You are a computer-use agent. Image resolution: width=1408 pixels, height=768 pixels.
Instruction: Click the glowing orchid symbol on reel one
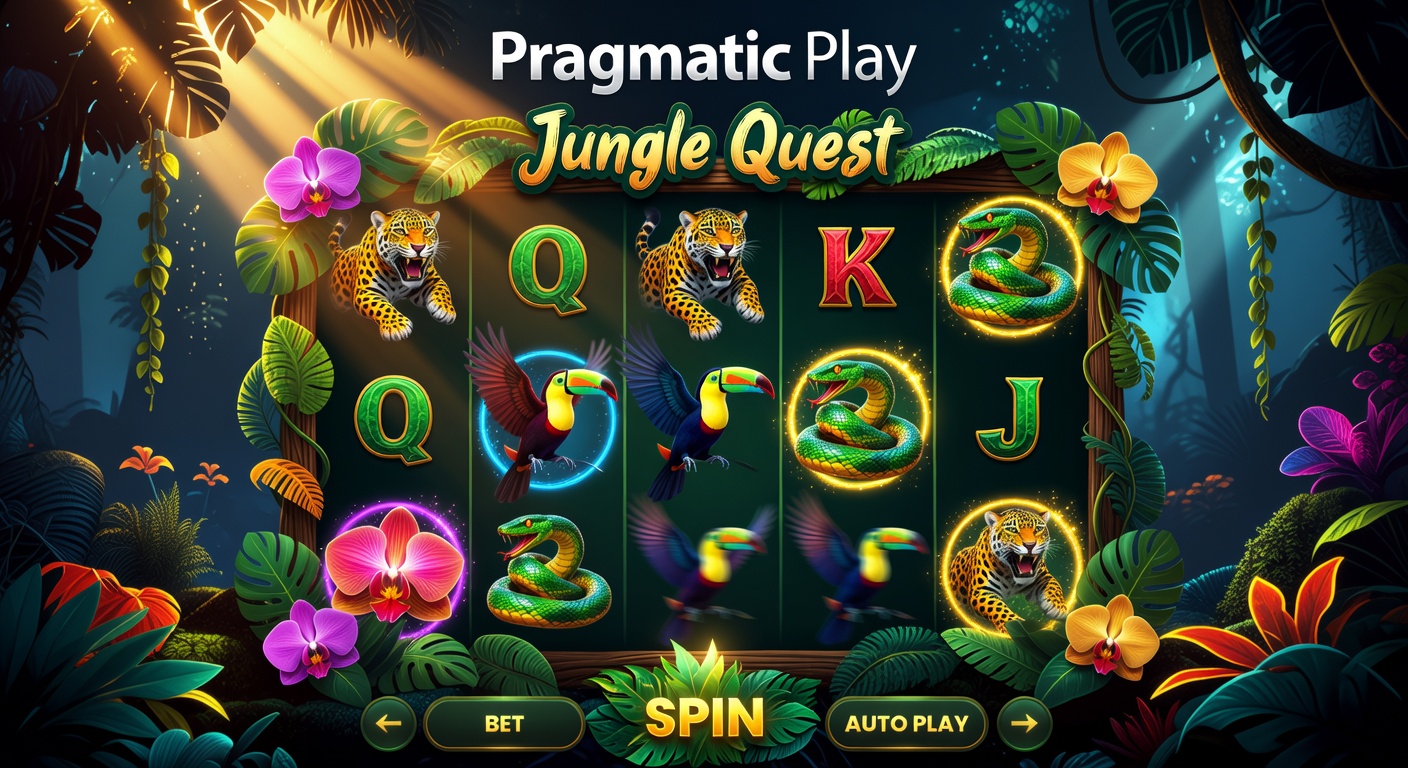(390, 565)
